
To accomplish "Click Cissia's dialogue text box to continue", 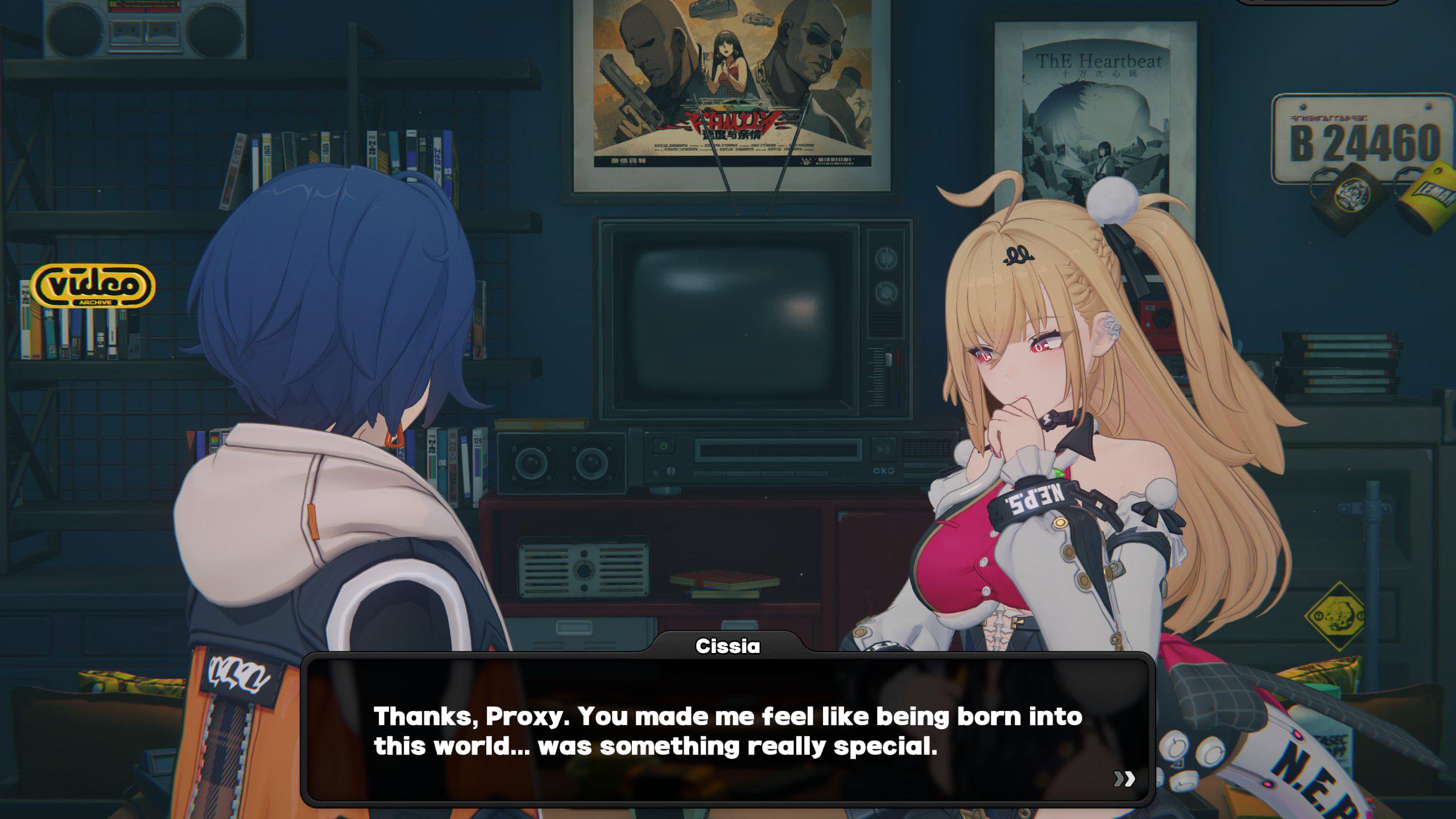I will 728,730.
